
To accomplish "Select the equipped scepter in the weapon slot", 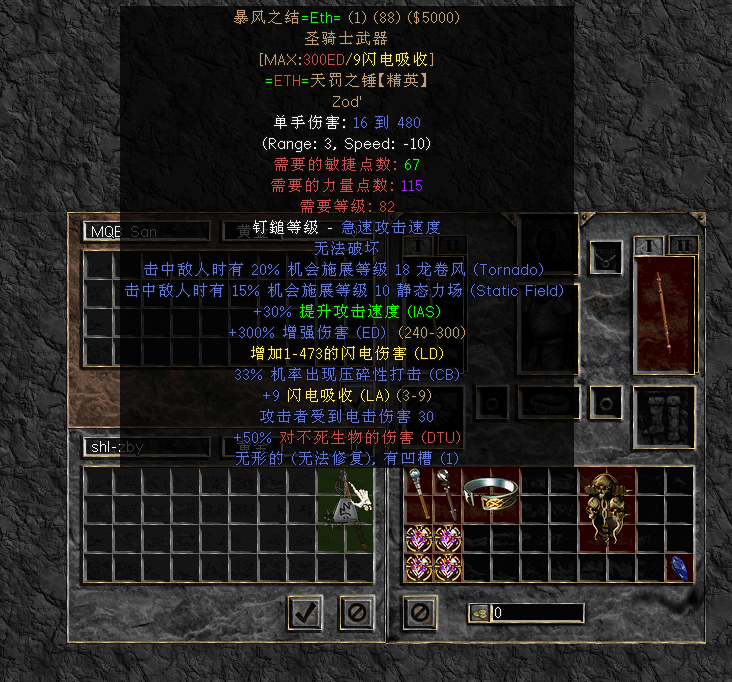I will pos(664,314).
